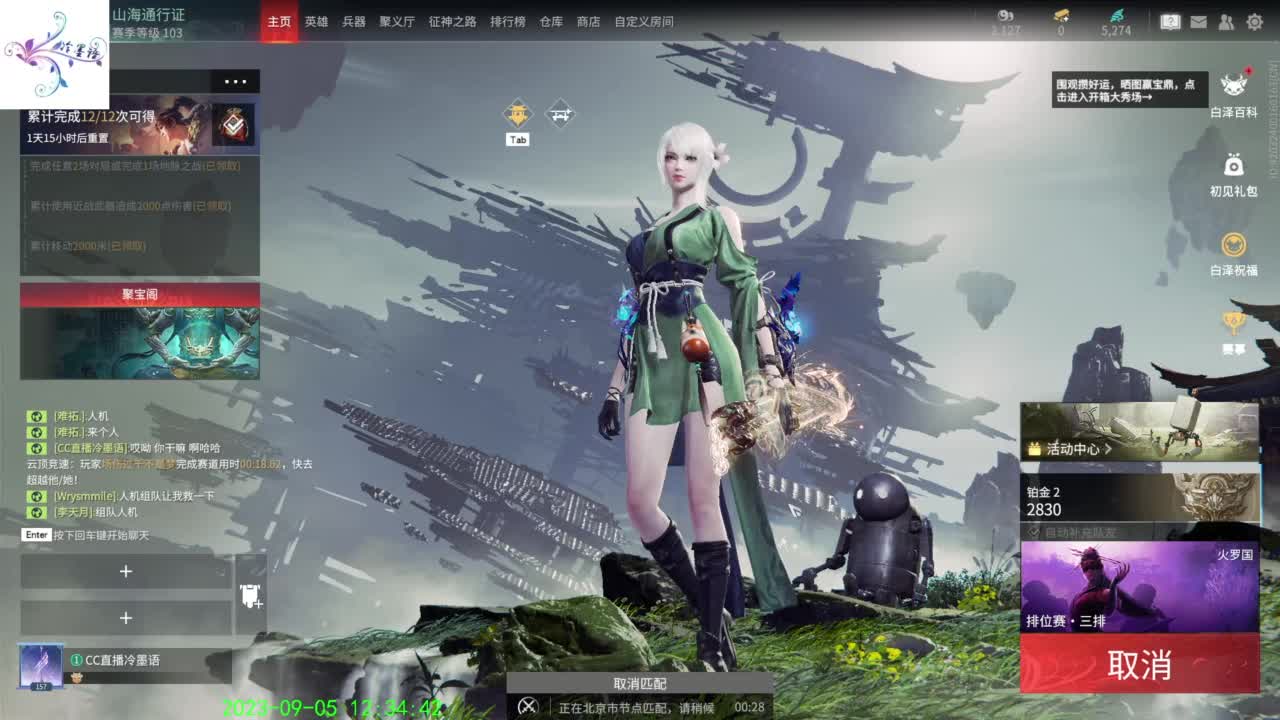The width and height of the screenshot is (1280, 720).
Task: Open the friends list icon
Action: [x=1224, y=20]
